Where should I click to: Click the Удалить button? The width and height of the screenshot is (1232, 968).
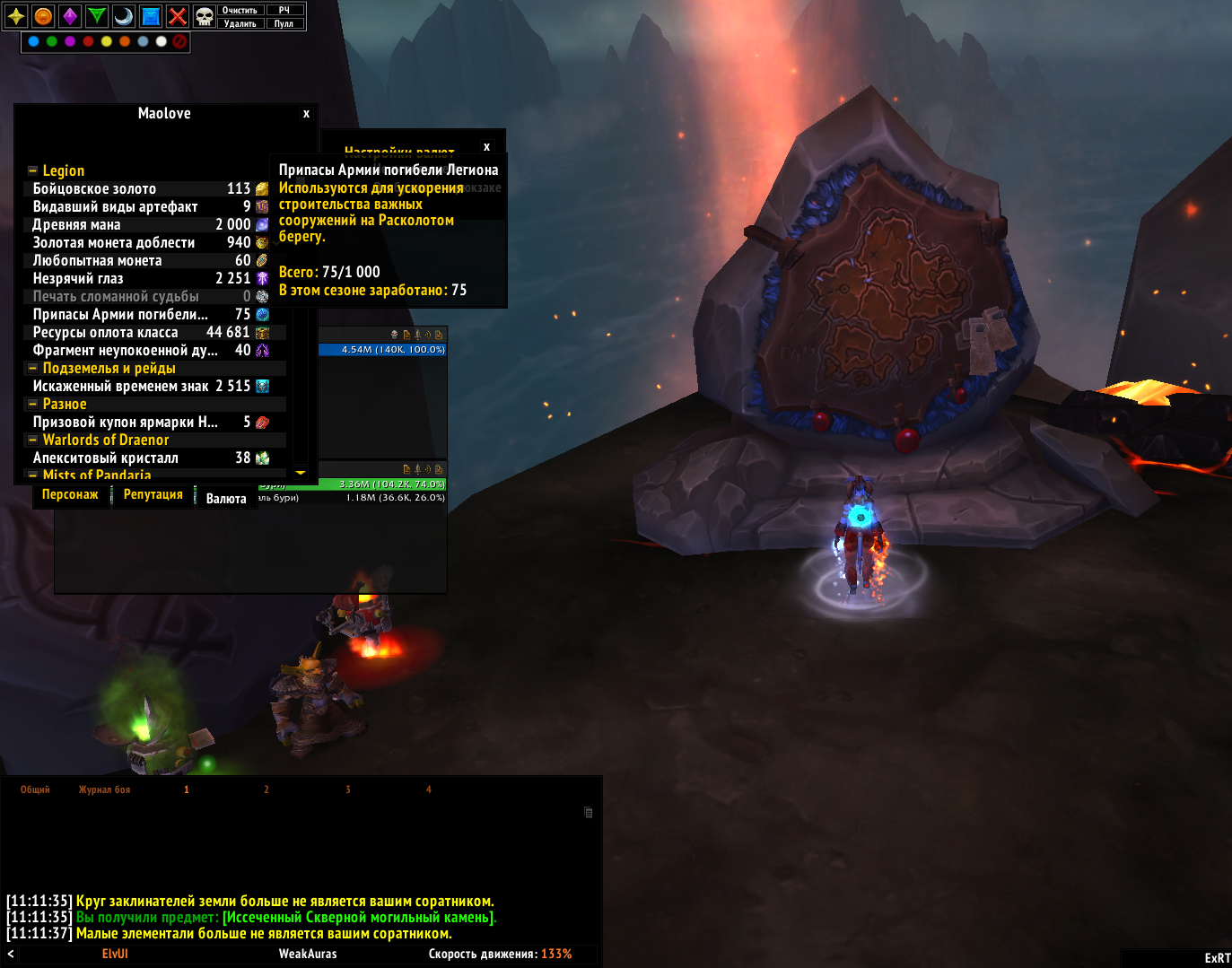coord(240,23)
